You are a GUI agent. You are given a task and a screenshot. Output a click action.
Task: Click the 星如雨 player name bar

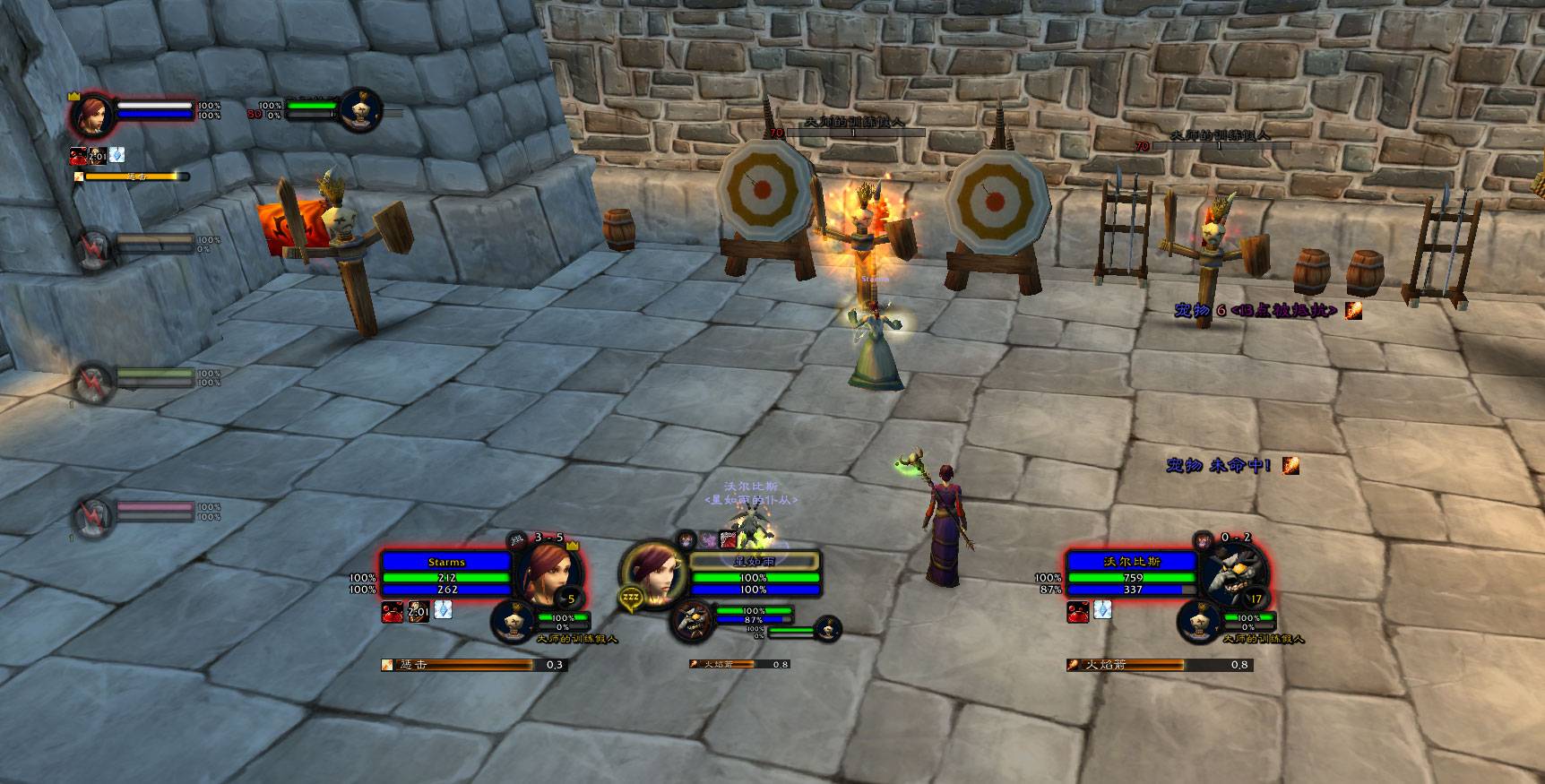(x=753, y=562)
